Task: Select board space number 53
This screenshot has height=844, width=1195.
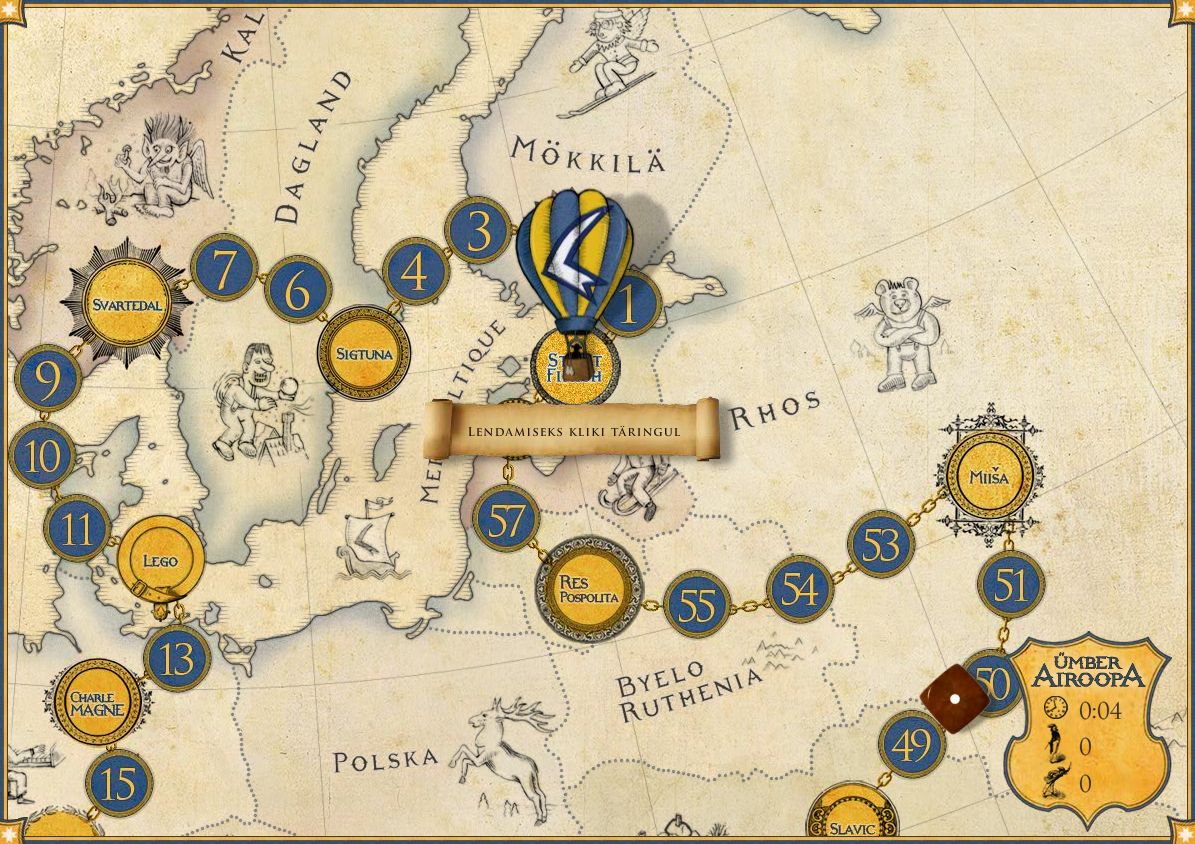Action: tap(880, 545)
